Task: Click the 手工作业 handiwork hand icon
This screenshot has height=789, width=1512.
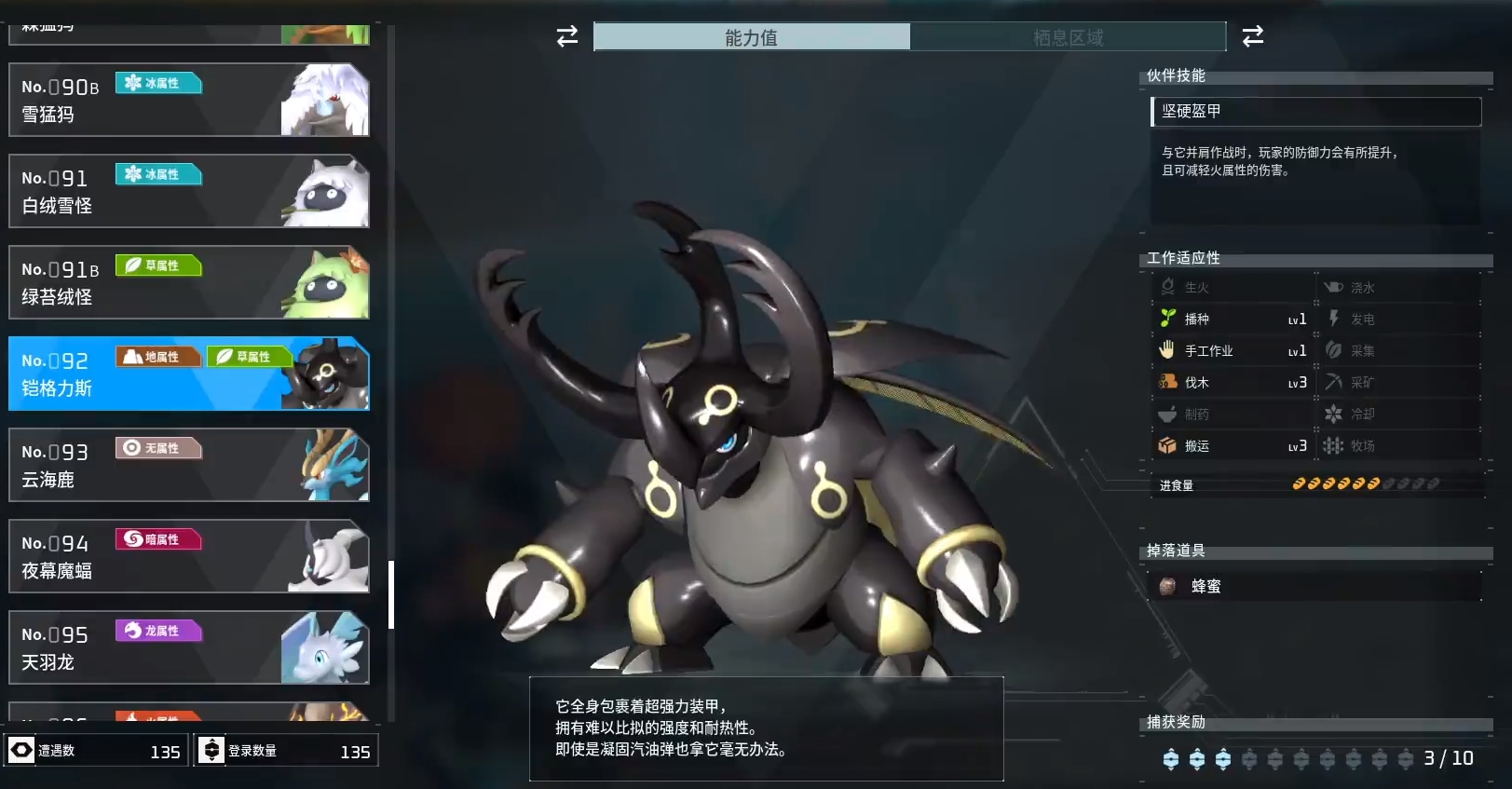Action: [x=1166, y=350]
